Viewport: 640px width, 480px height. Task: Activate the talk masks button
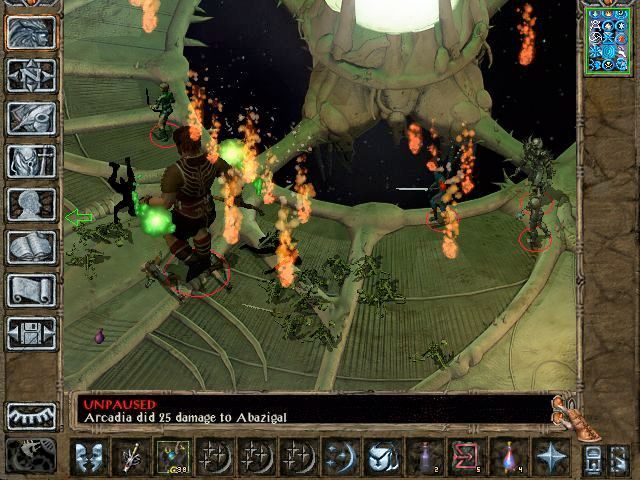[89, 457]
